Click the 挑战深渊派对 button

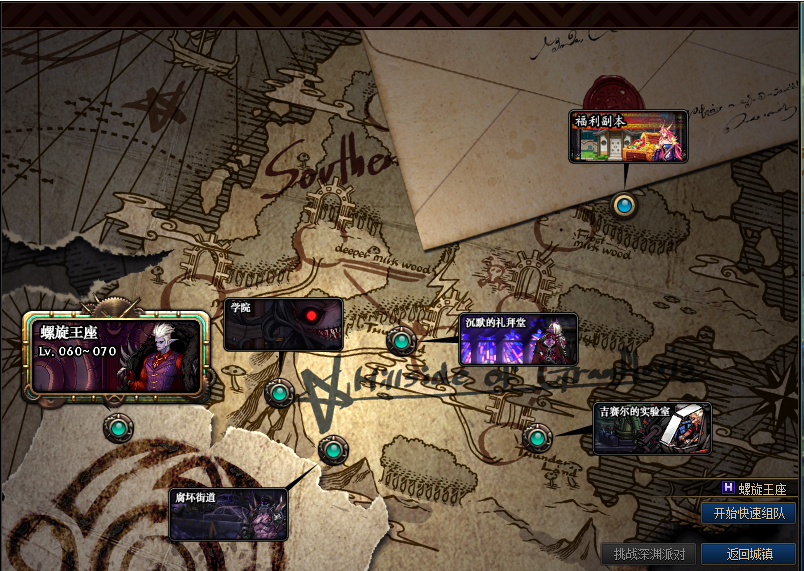click(648, 554)
